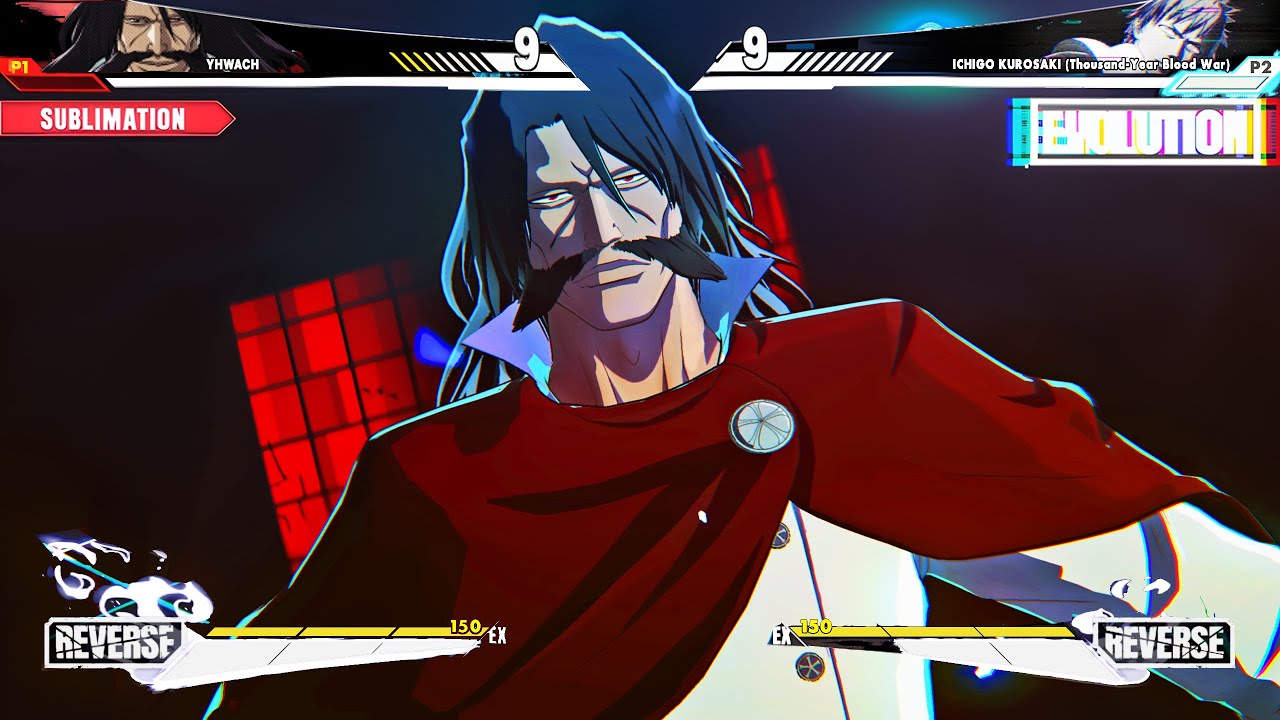The width and height of the screenshot is (1280, 720).
Task: Expand the center timer display
Action: tap(640, 44)
